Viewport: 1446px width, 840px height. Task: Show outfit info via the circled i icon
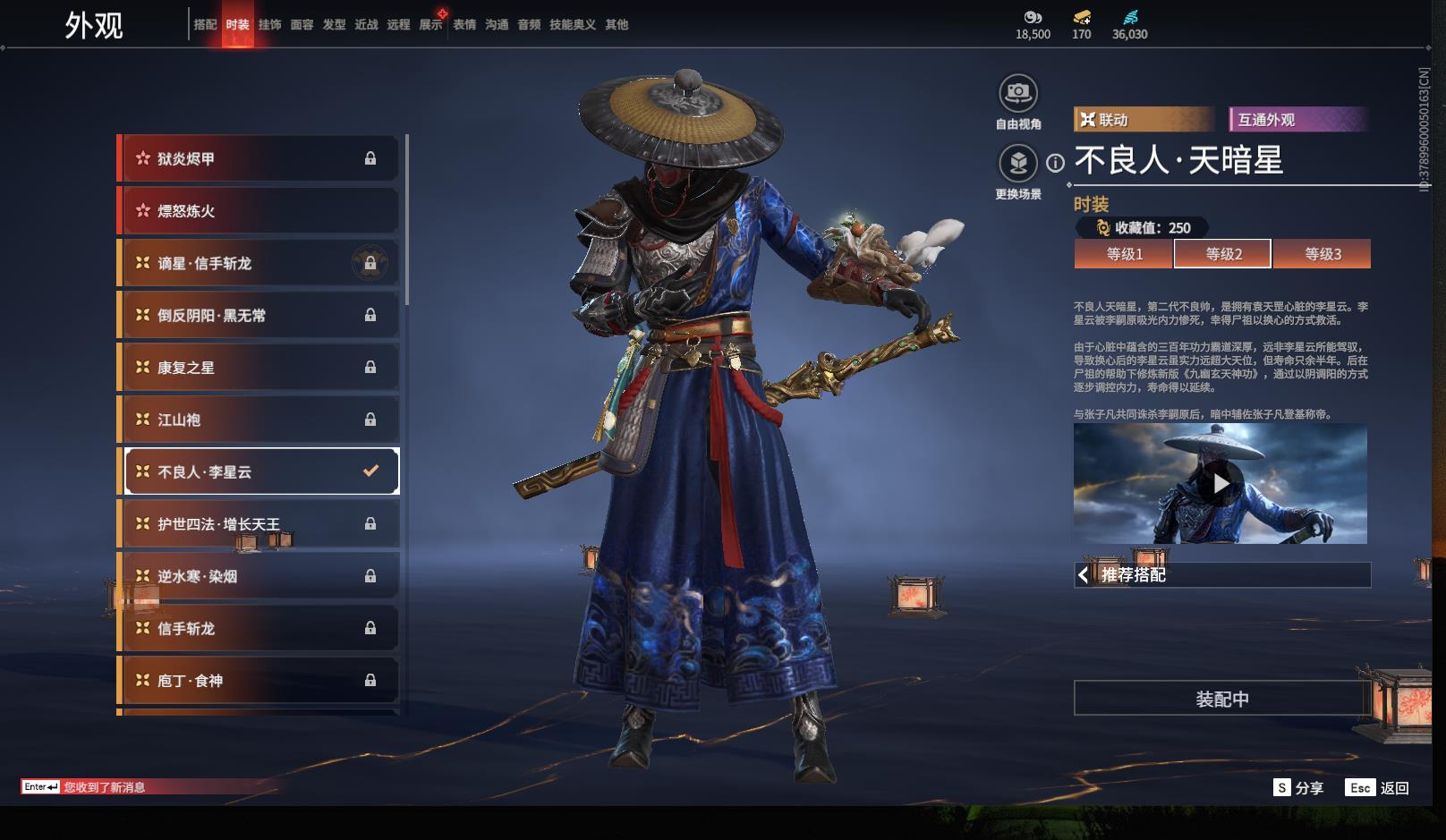tap(1056, 163)
